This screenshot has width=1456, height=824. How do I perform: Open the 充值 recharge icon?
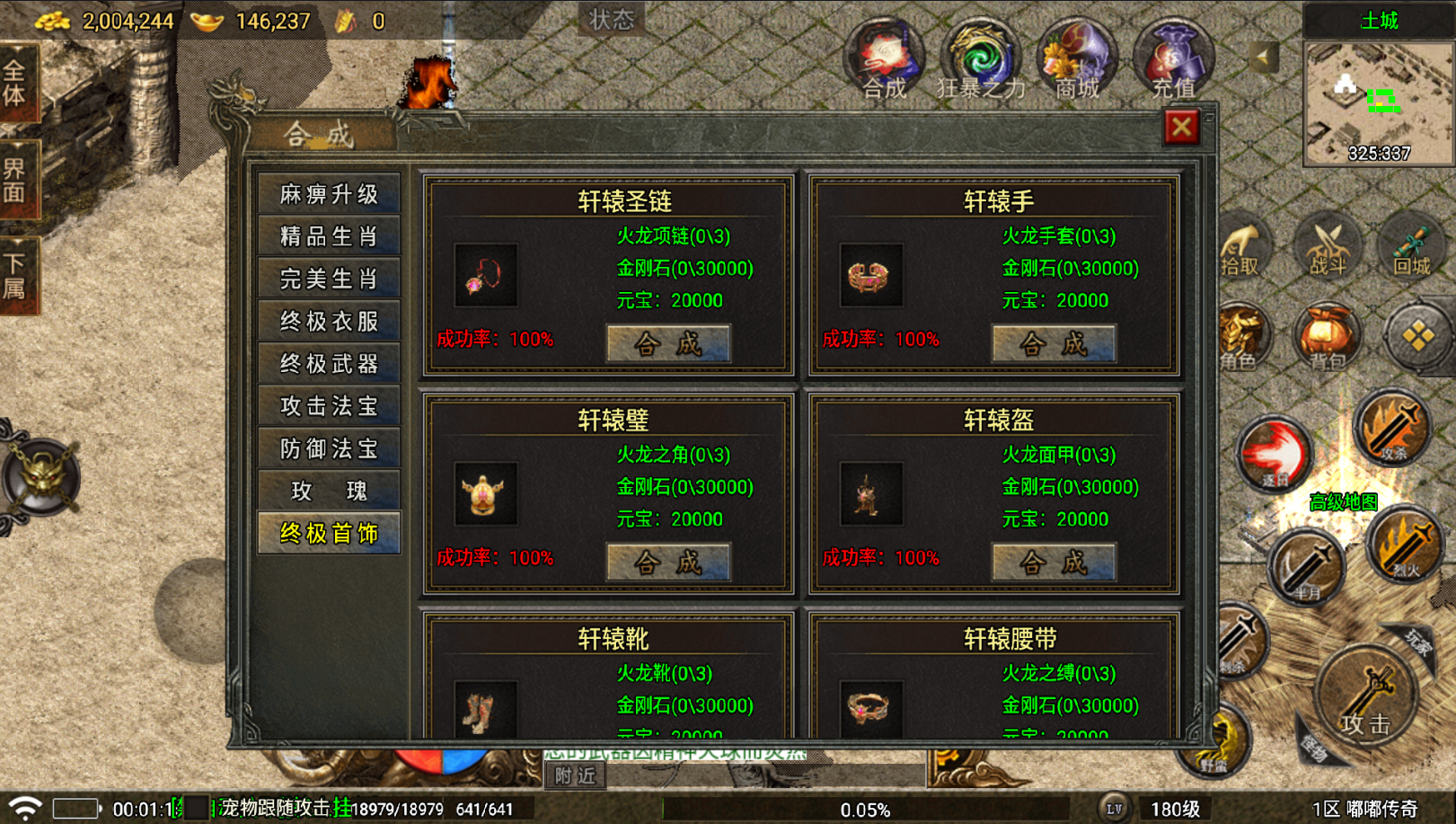(1173, 61)
